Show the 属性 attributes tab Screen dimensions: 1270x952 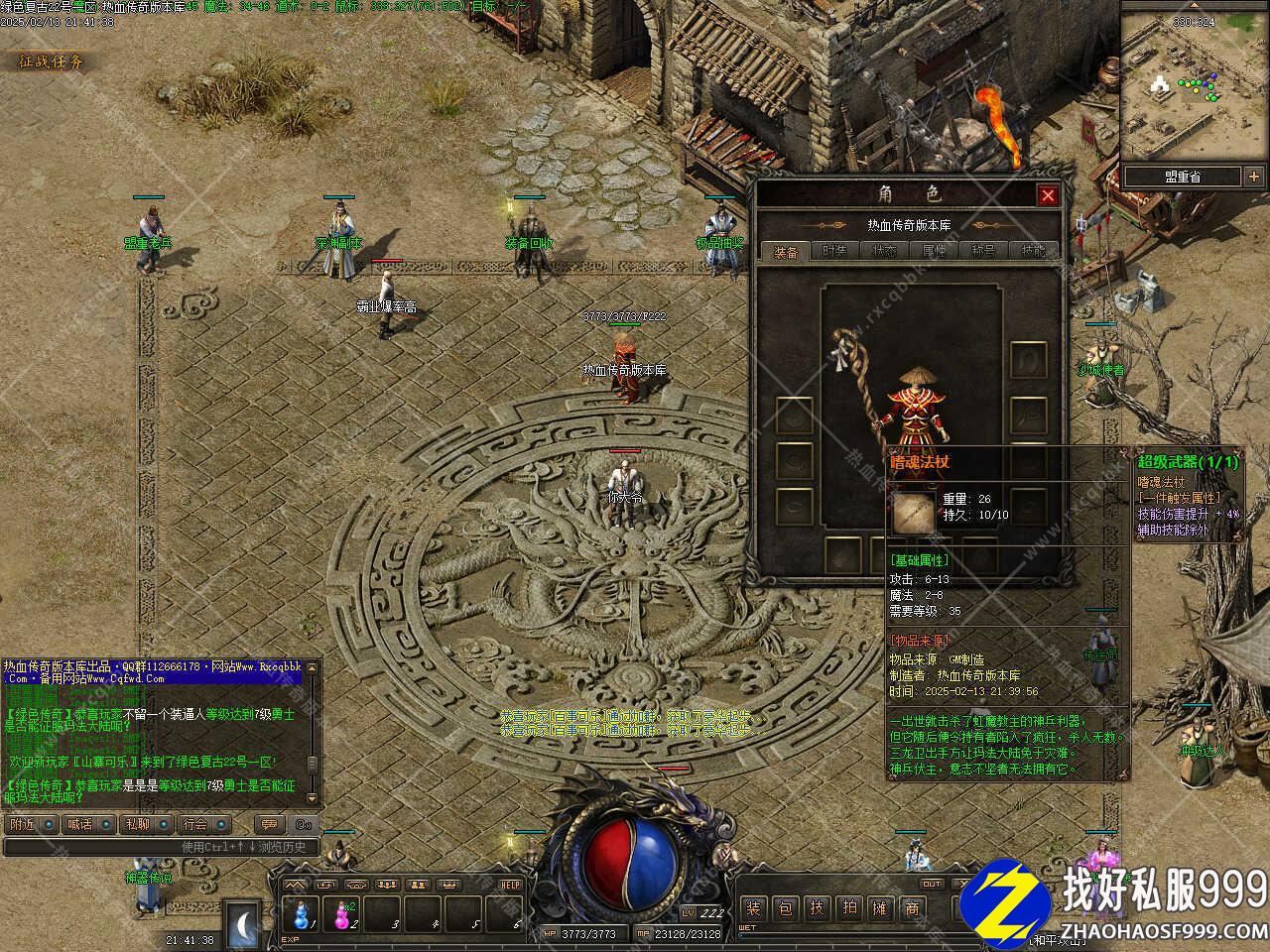click(x=935, y=252)
